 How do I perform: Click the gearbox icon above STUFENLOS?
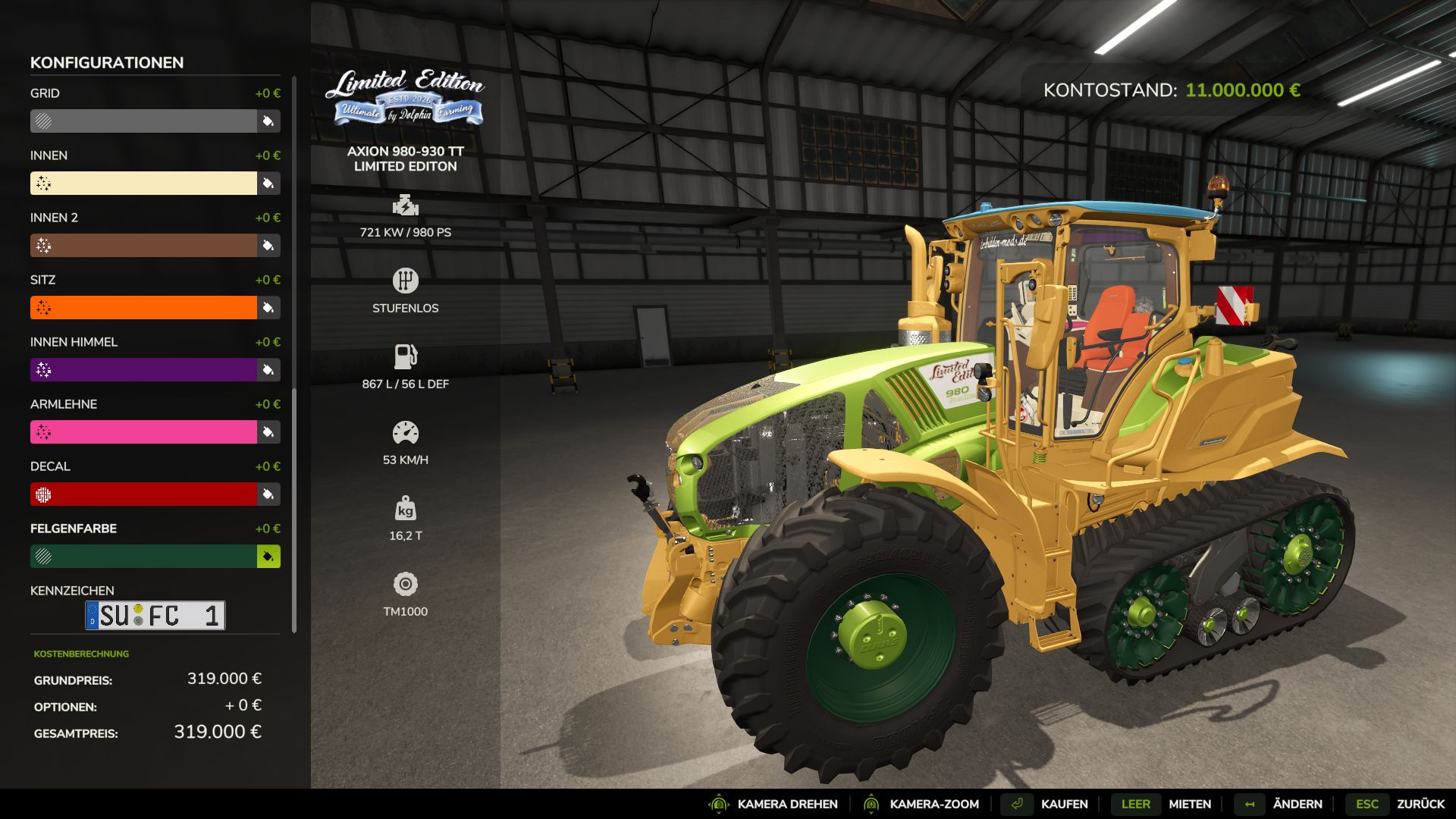[x=407, y=280]
